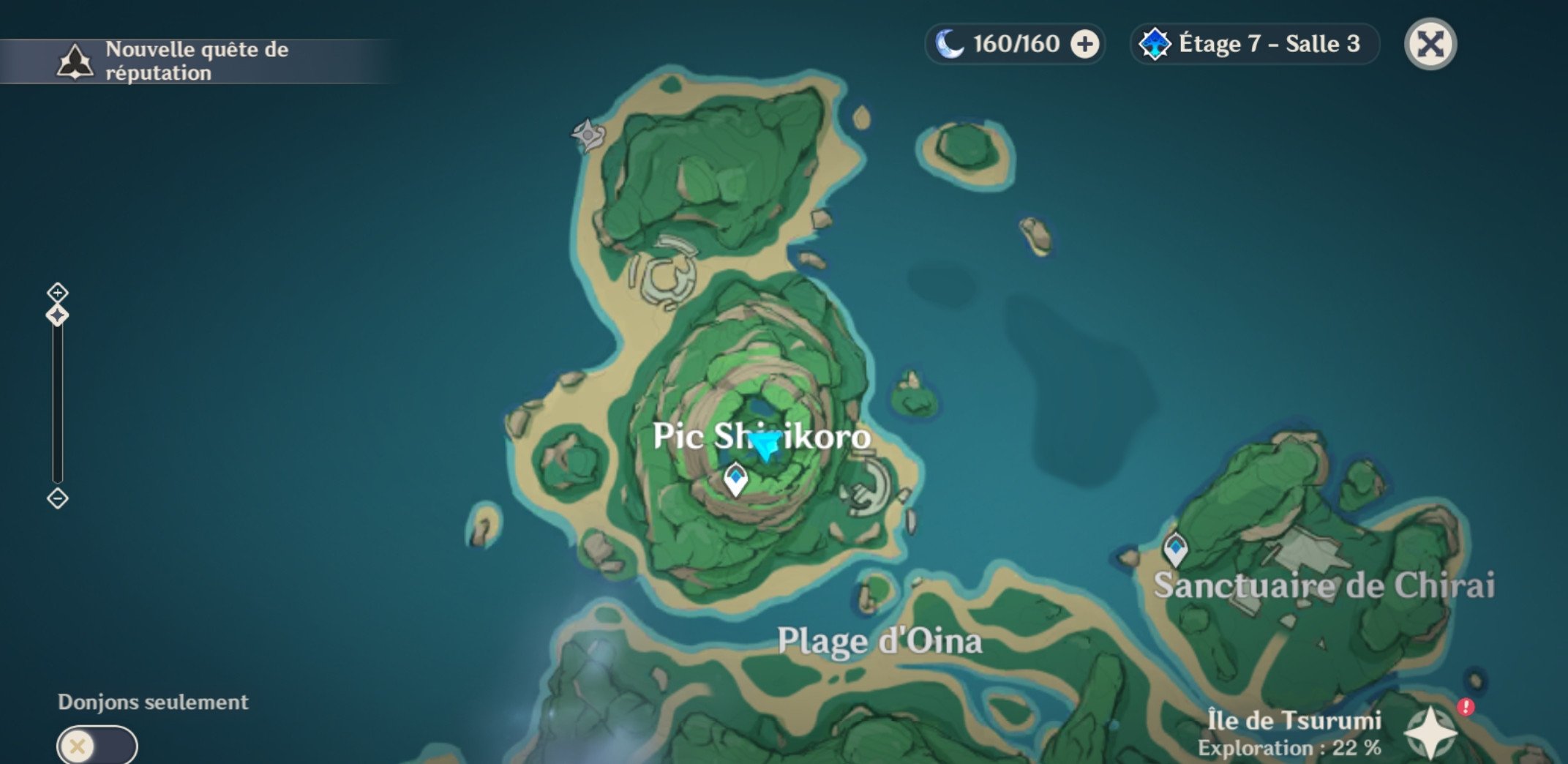Add Original Resin via the plus button
This screenshot has height=764, width=1568.
coord(1084,45)
